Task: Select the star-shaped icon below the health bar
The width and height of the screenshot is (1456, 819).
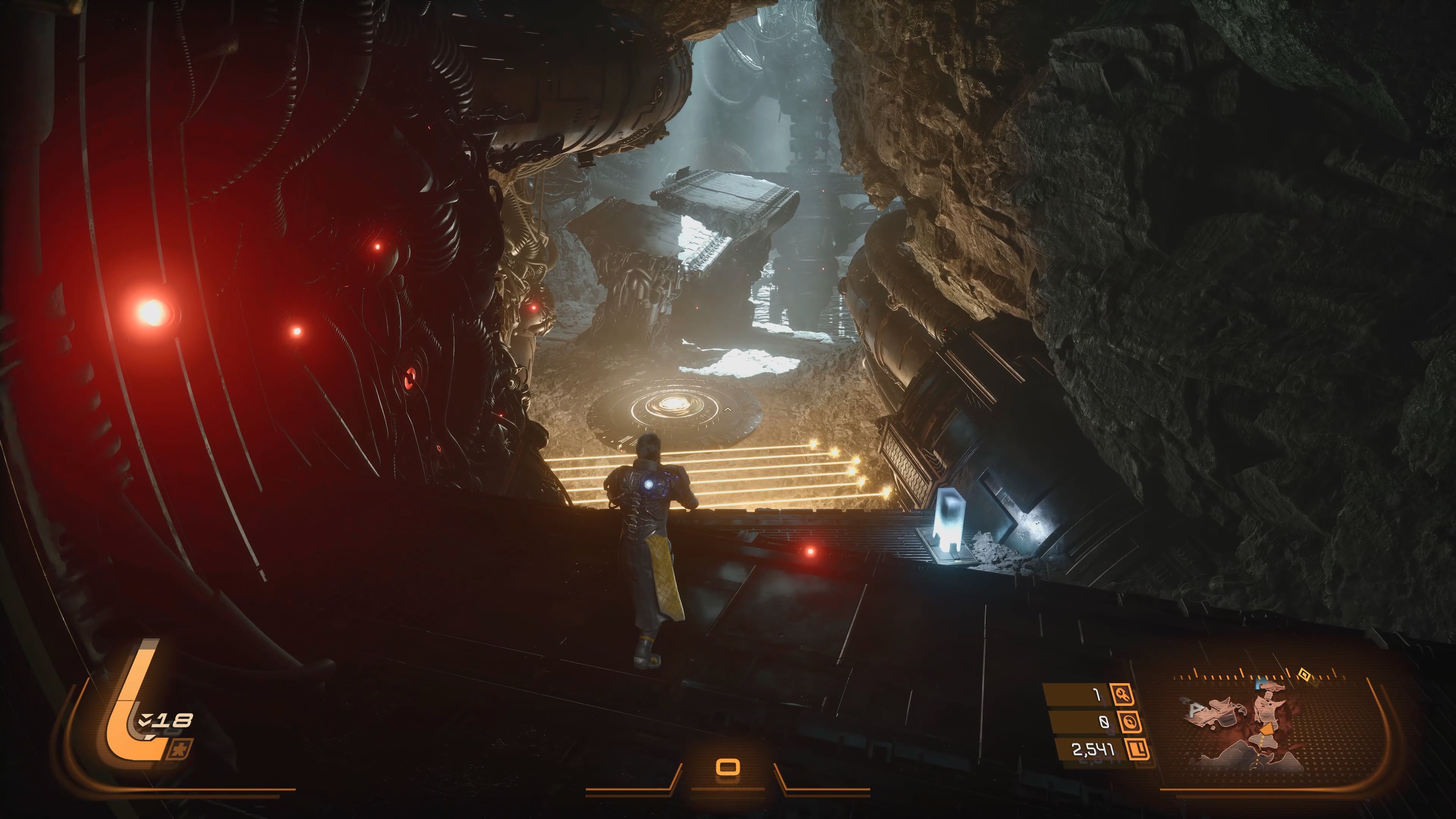Action: pos(180,750)
